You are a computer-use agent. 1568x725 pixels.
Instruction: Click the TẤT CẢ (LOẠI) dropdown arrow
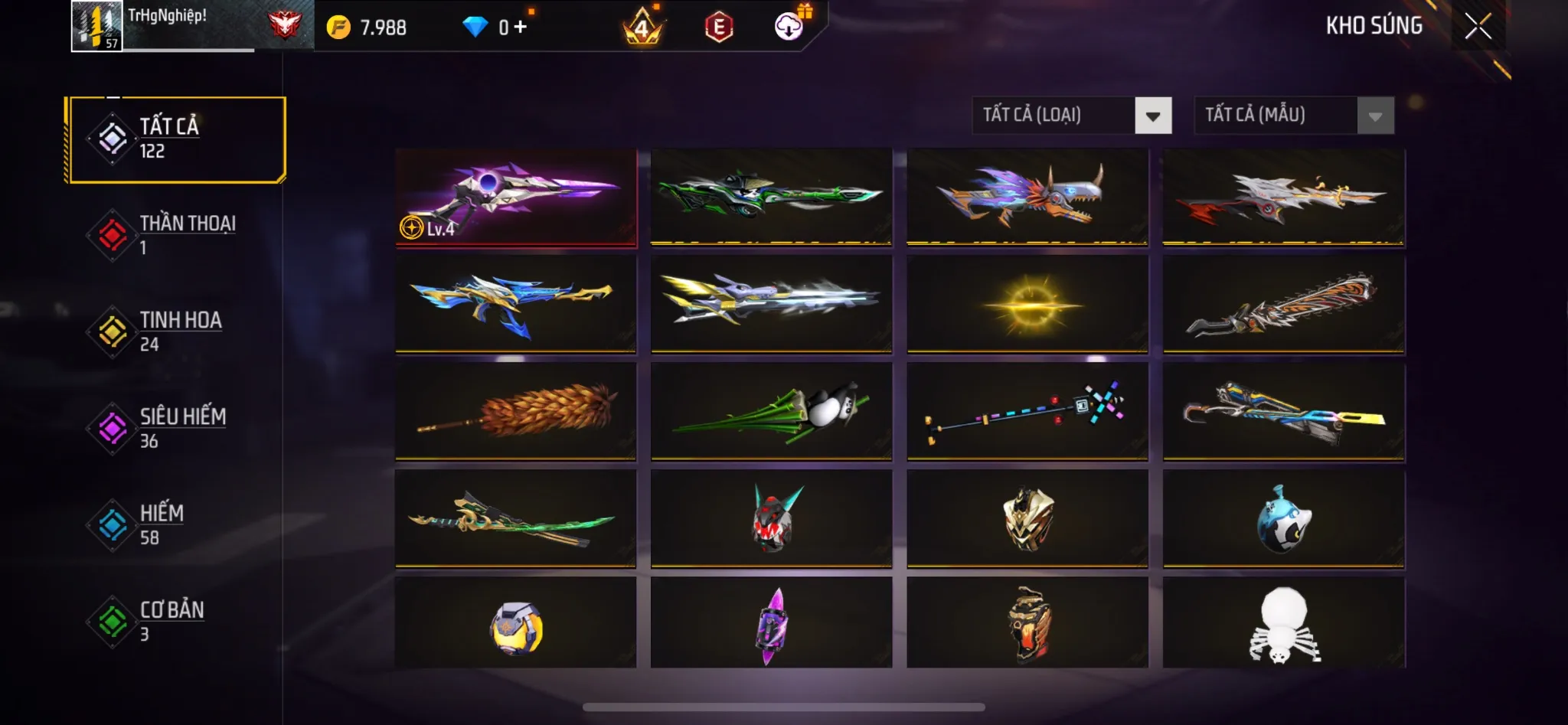pos(1153,116)
